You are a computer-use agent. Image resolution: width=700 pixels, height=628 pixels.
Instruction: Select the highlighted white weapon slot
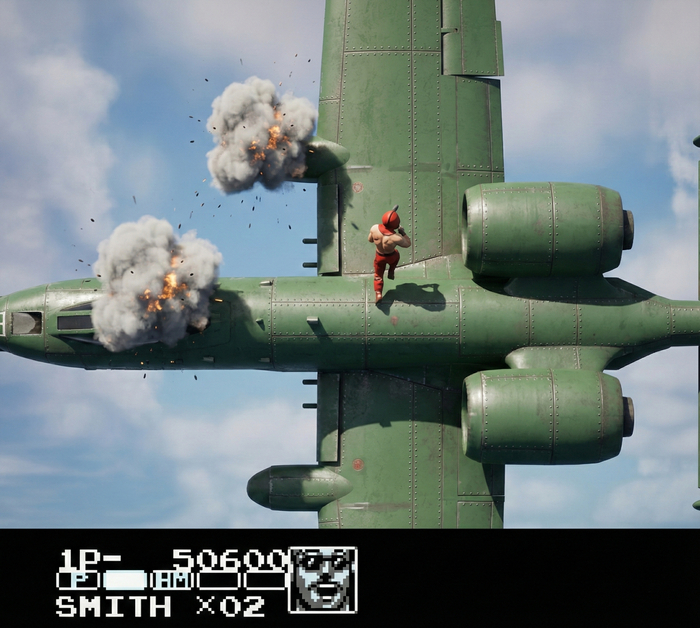(125, 580)
